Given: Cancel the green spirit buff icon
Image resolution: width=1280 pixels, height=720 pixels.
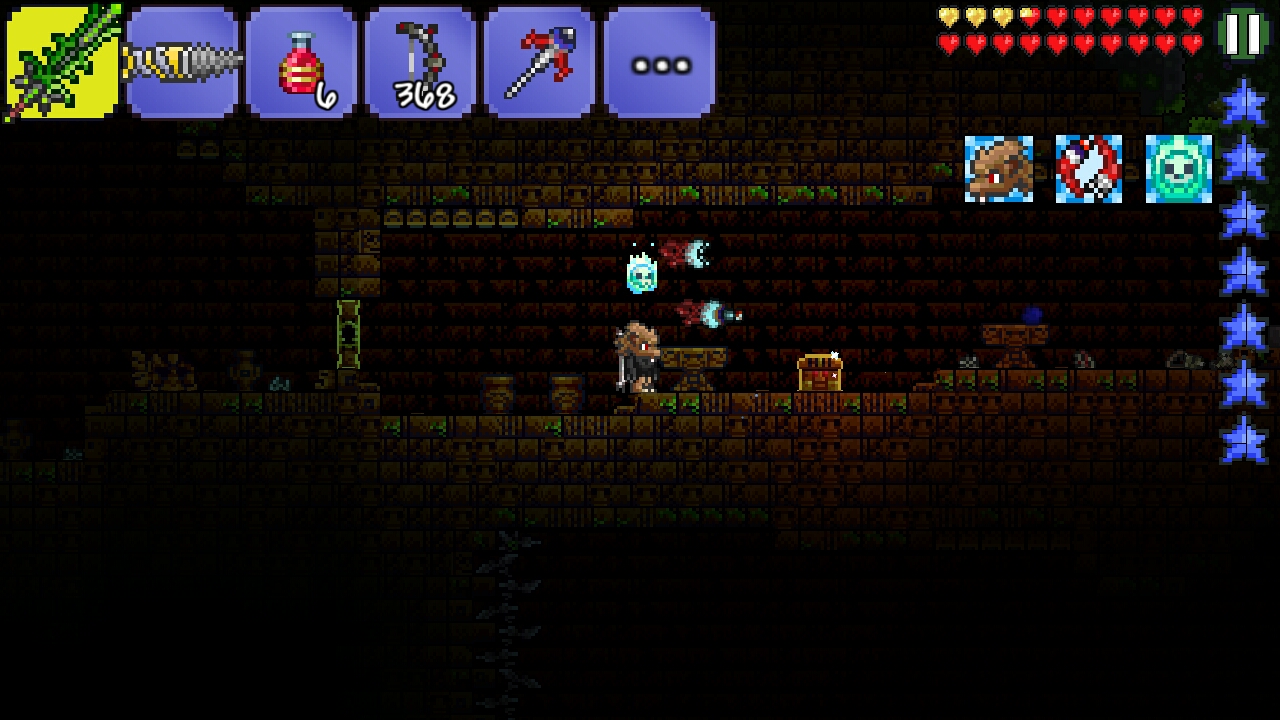Looking at the screenshot, I should click(1179, 170).
